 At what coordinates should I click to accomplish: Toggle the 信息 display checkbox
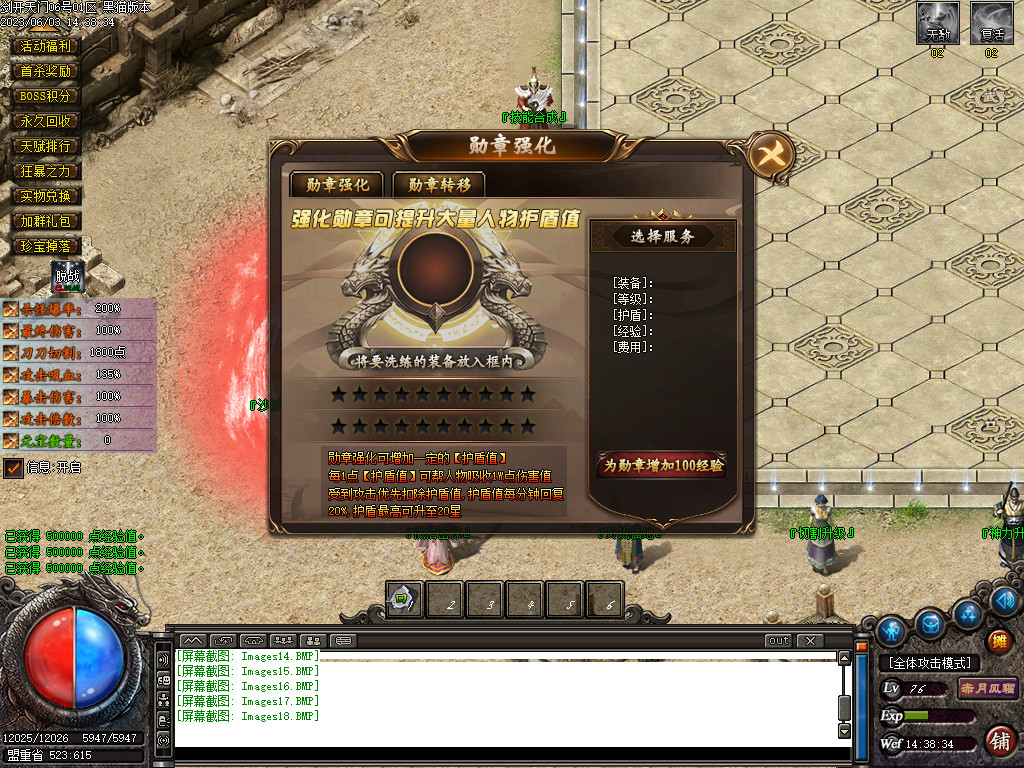[x=14, y=467]
